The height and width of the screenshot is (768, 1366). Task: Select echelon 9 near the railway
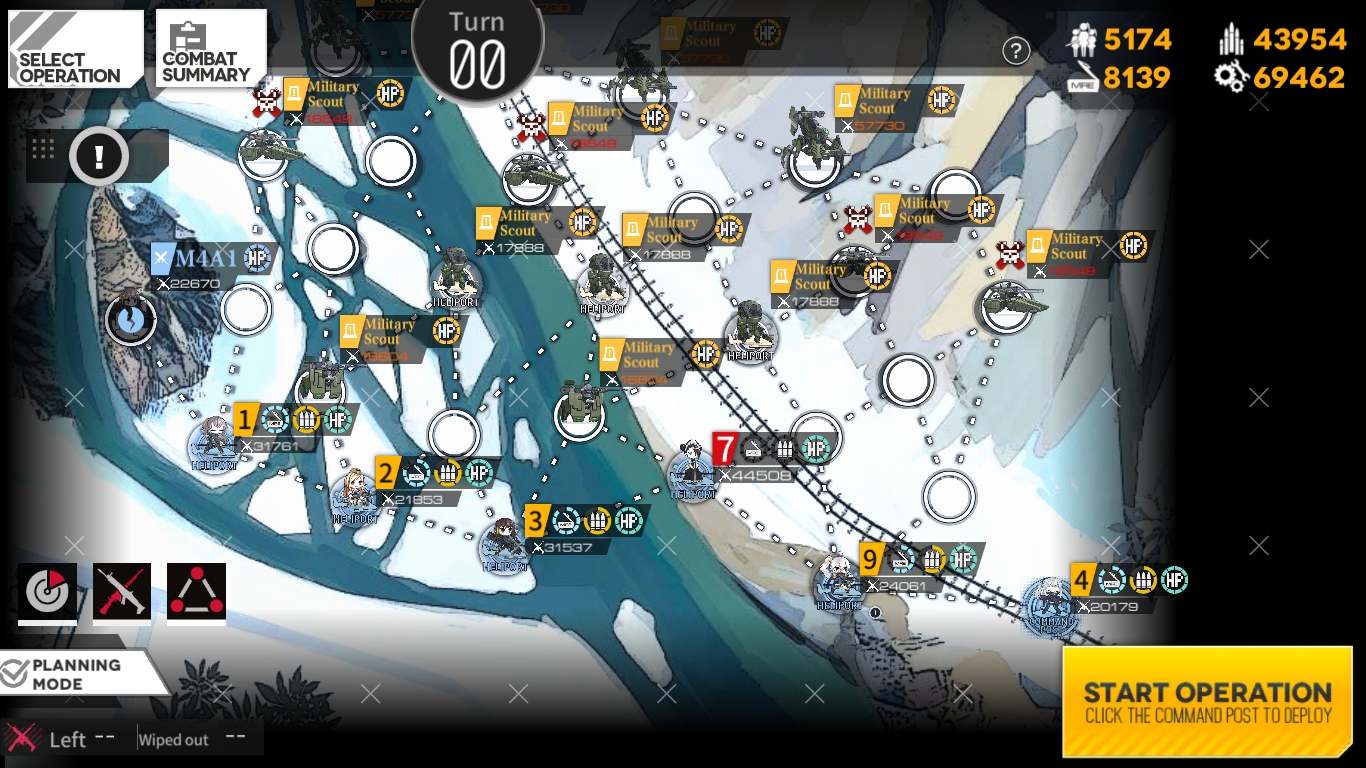point(838,583)
